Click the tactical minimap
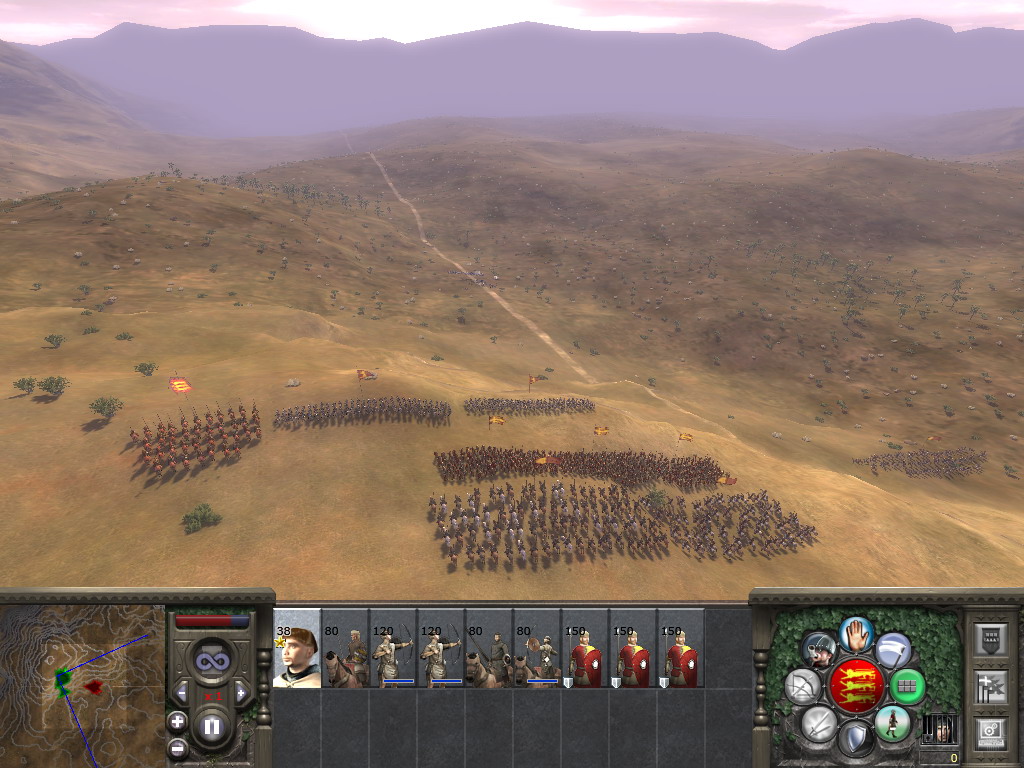This screenshot has width=1024, height=768. pyautogui.click(x=82, y=680)
